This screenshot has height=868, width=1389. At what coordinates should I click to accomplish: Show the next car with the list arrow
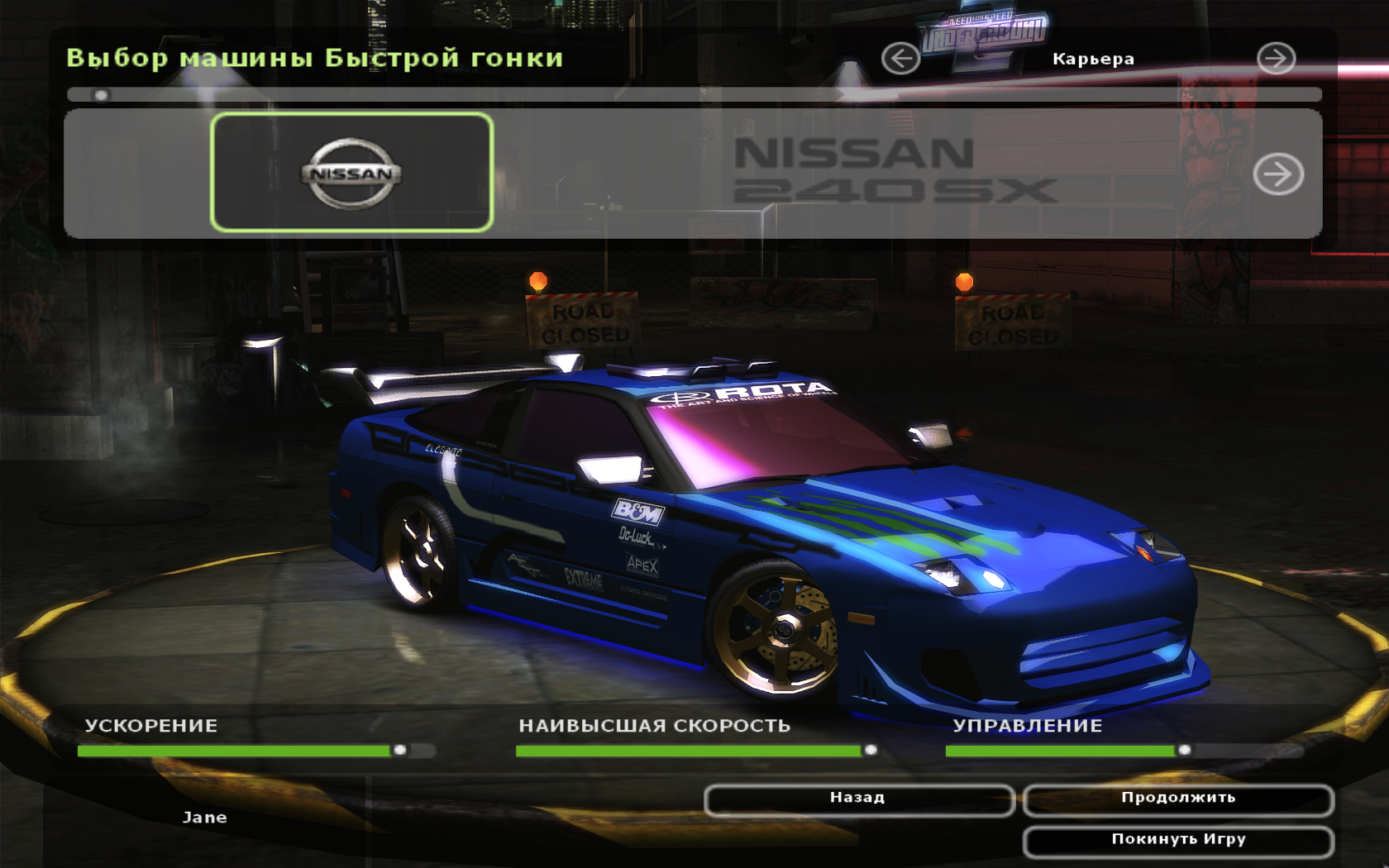pos(1277,174)
